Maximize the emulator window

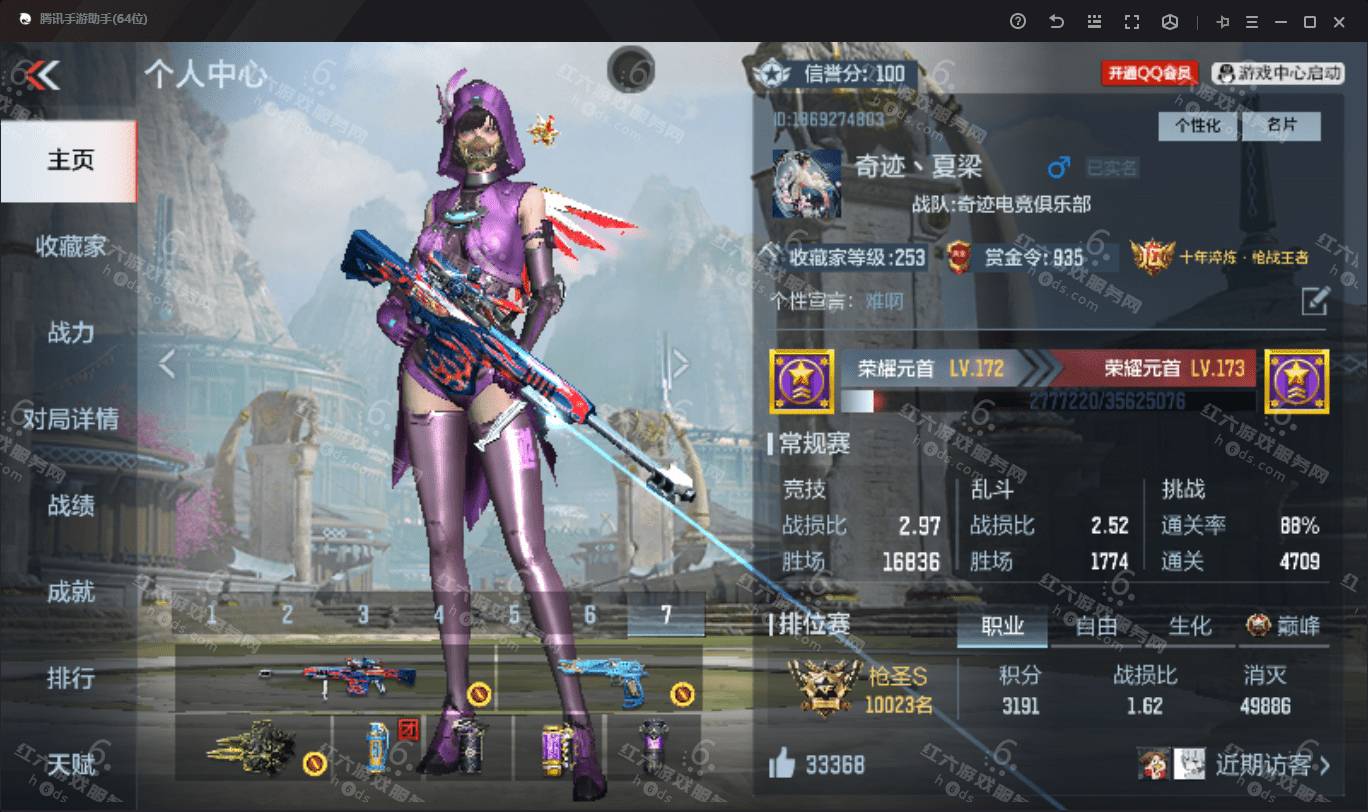pyautogui.click(x=1309, y=21)
